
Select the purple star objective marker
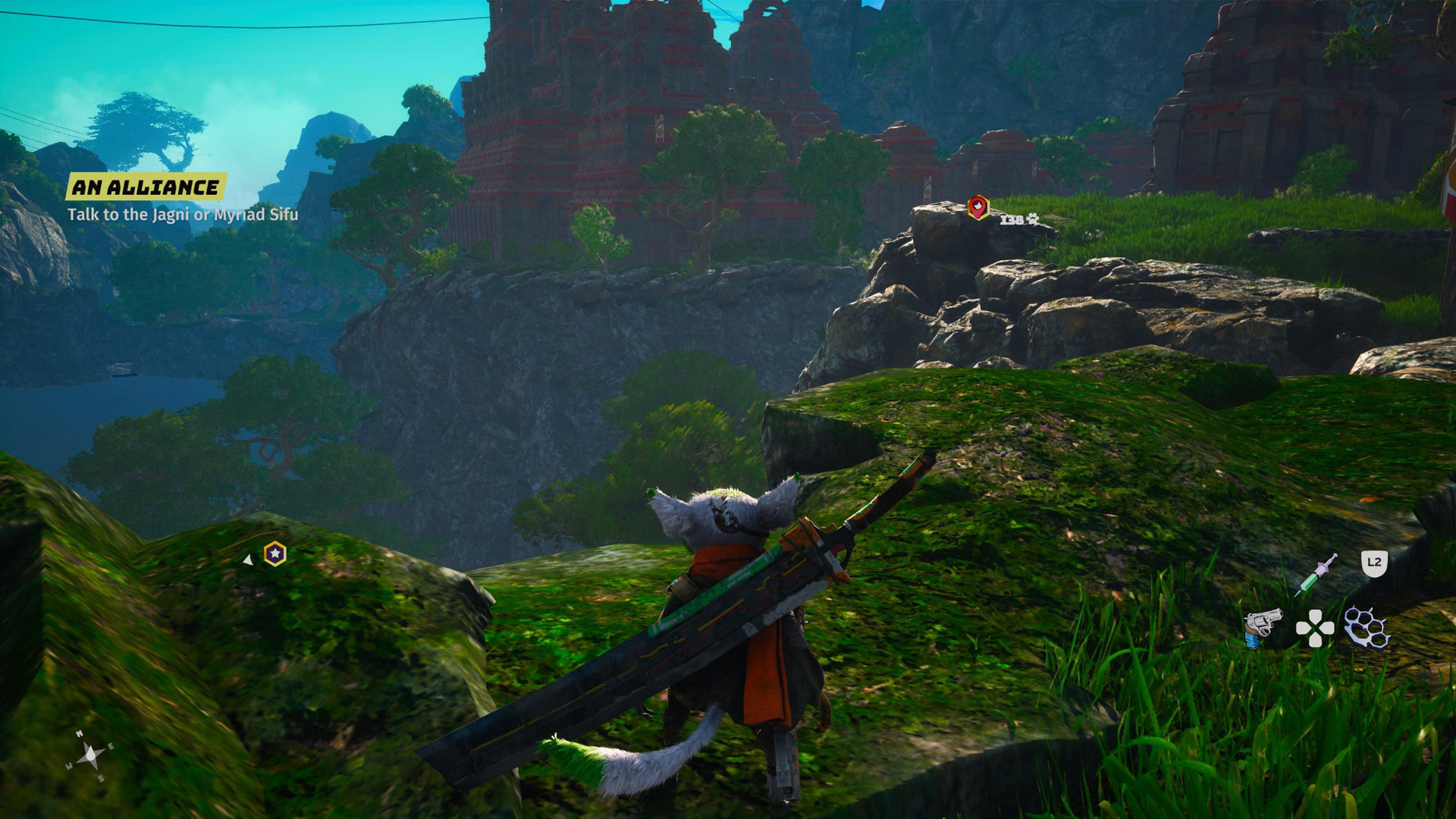[x=275, y=554]
